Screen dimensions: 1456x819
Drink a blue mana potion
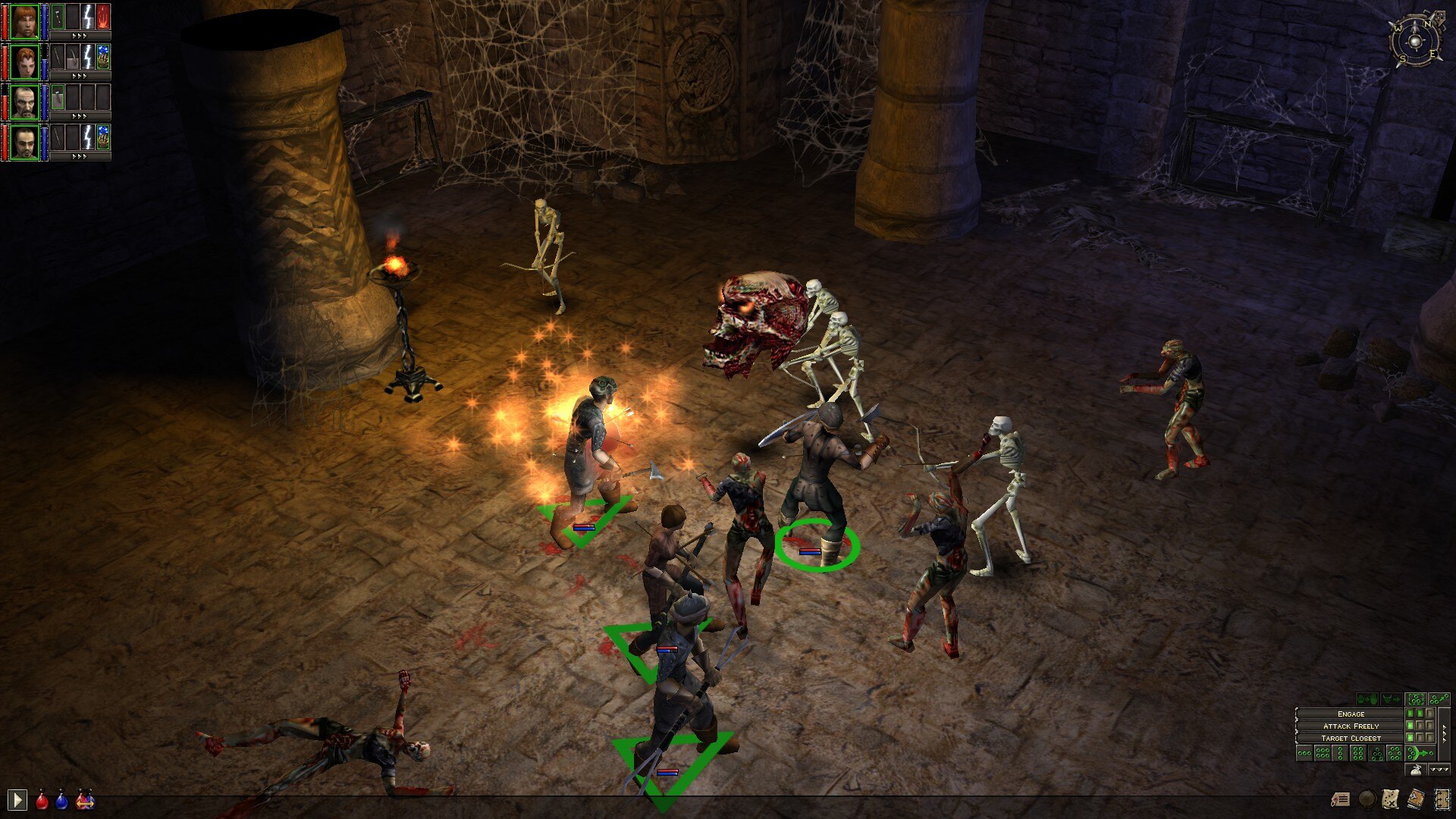61,800
